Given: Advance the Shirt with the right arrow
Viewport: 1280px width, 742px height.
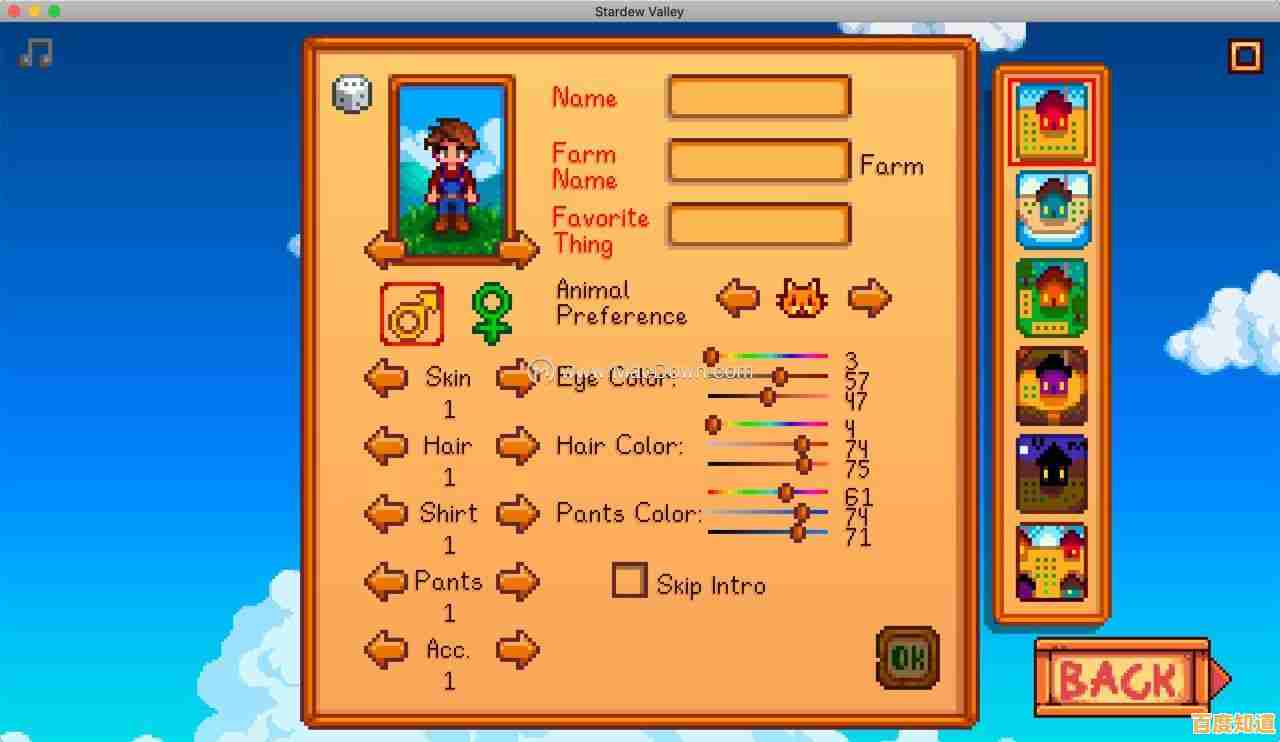Looking at the screenshot, I should click(x=518, y=513).
